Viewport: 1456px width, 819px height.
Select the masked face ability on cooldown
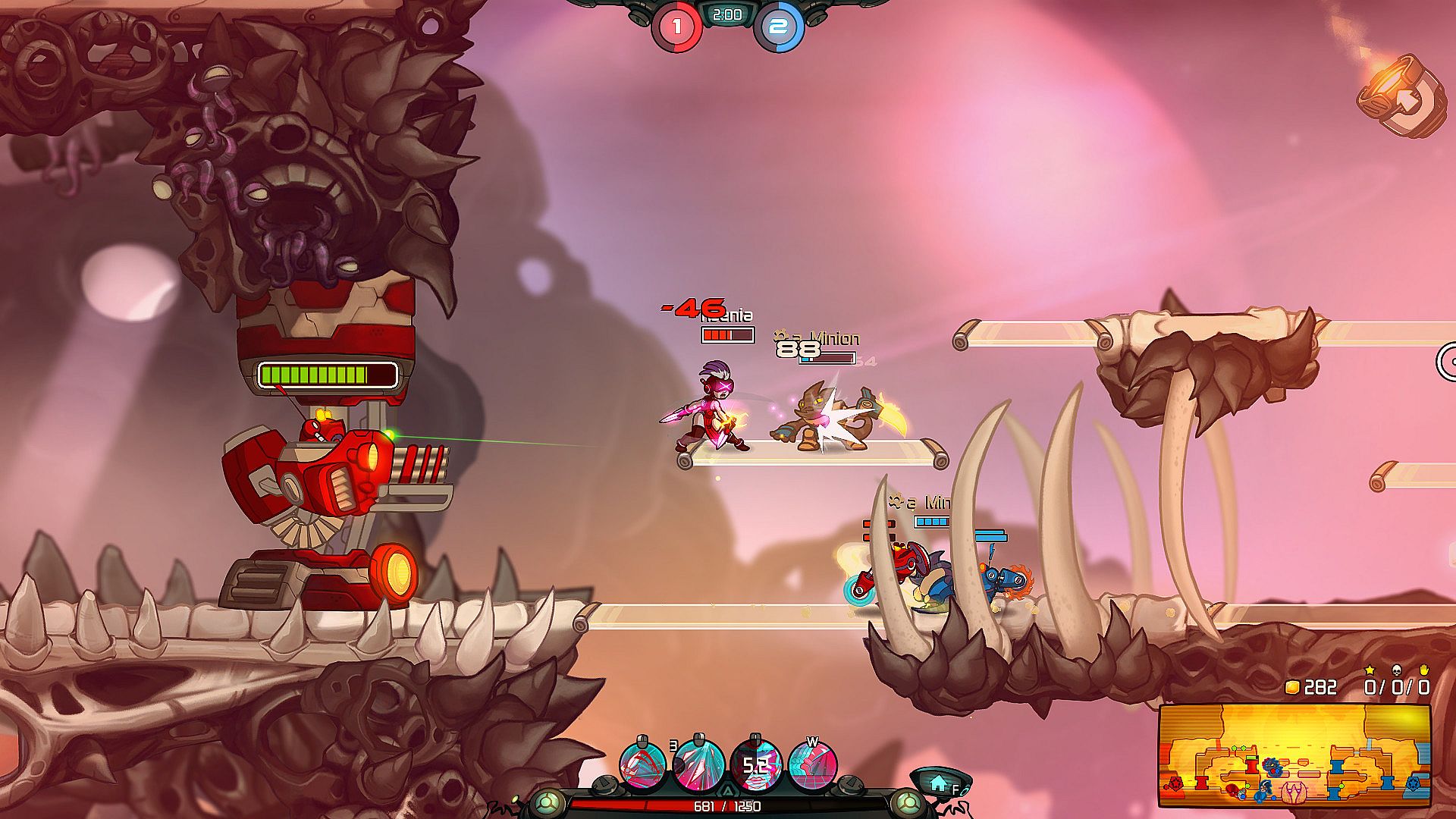(755, 765)
